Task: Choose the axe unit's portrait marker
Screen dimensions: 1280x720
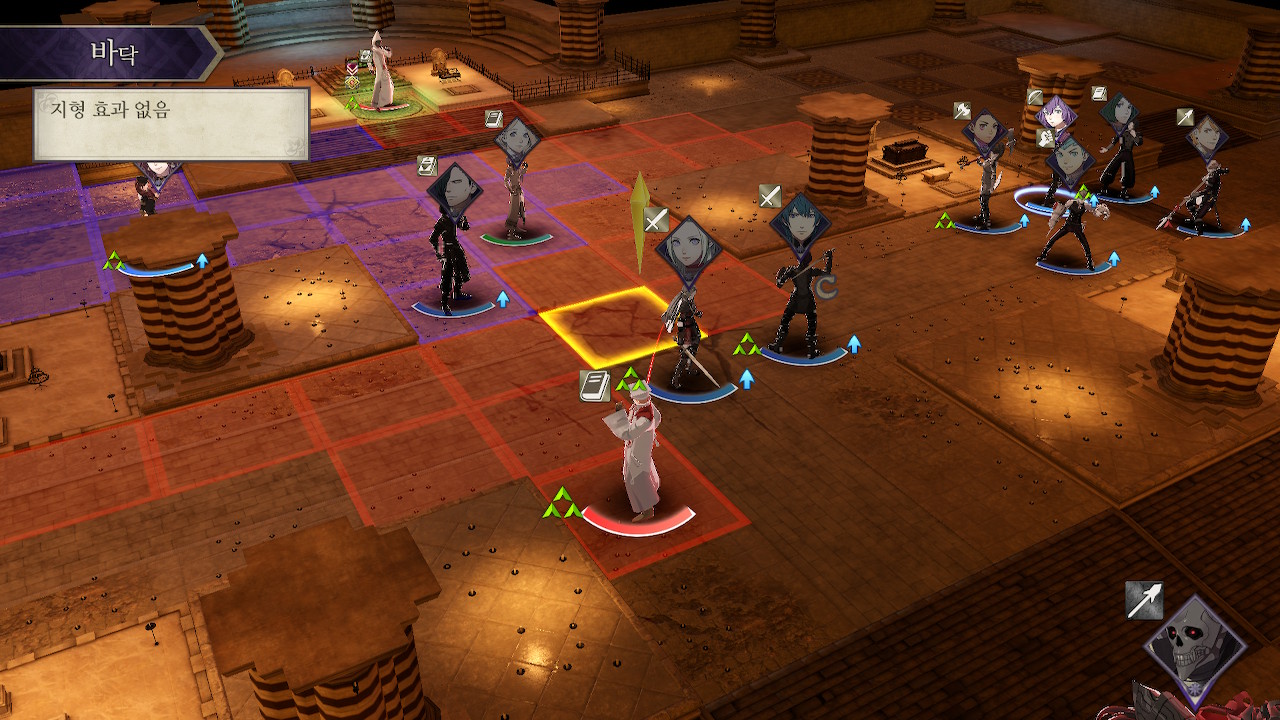Action: pyautogui.click(x=984, y=133)
